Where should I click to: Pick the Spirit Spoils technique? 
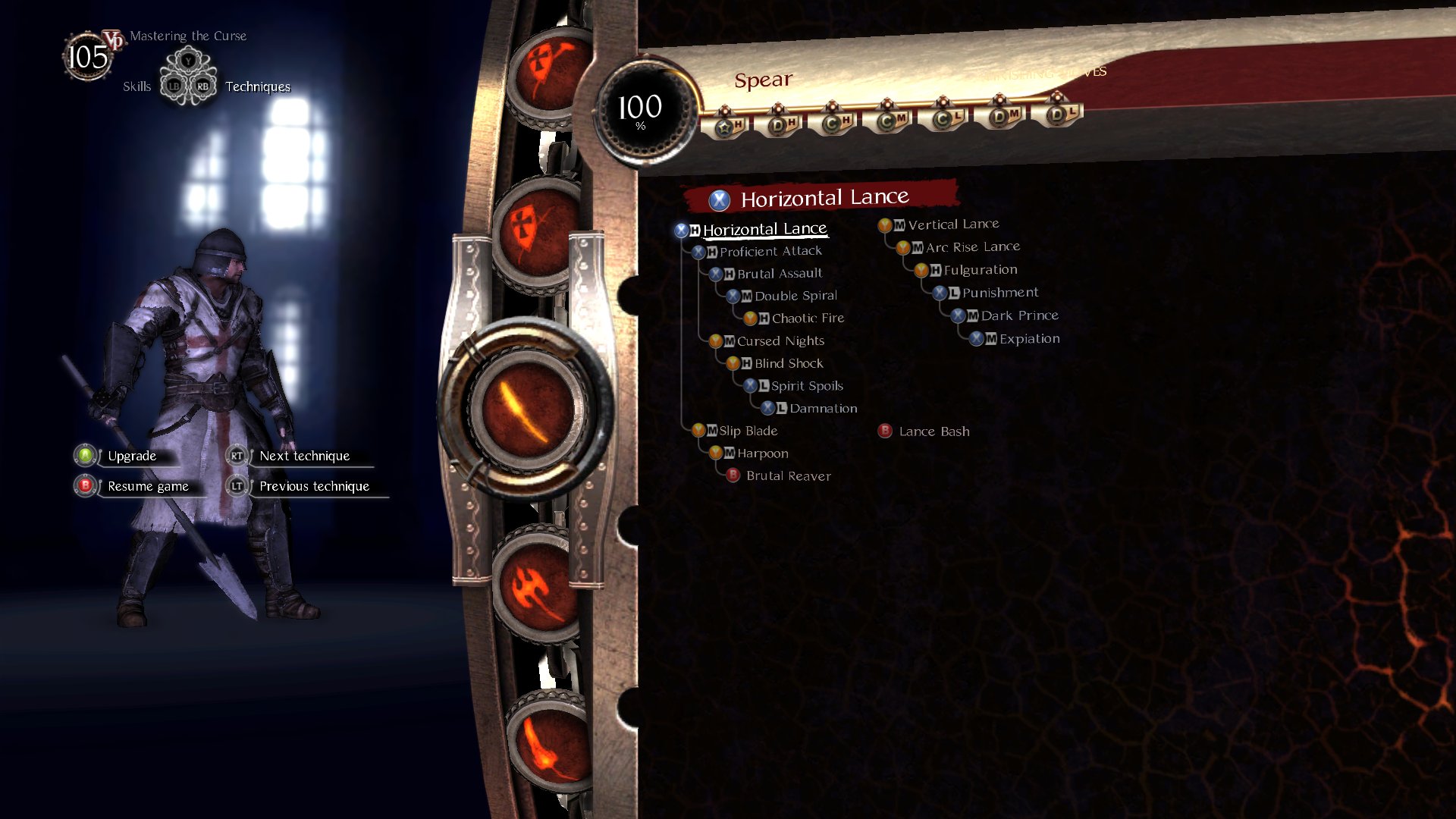[806, 386]
